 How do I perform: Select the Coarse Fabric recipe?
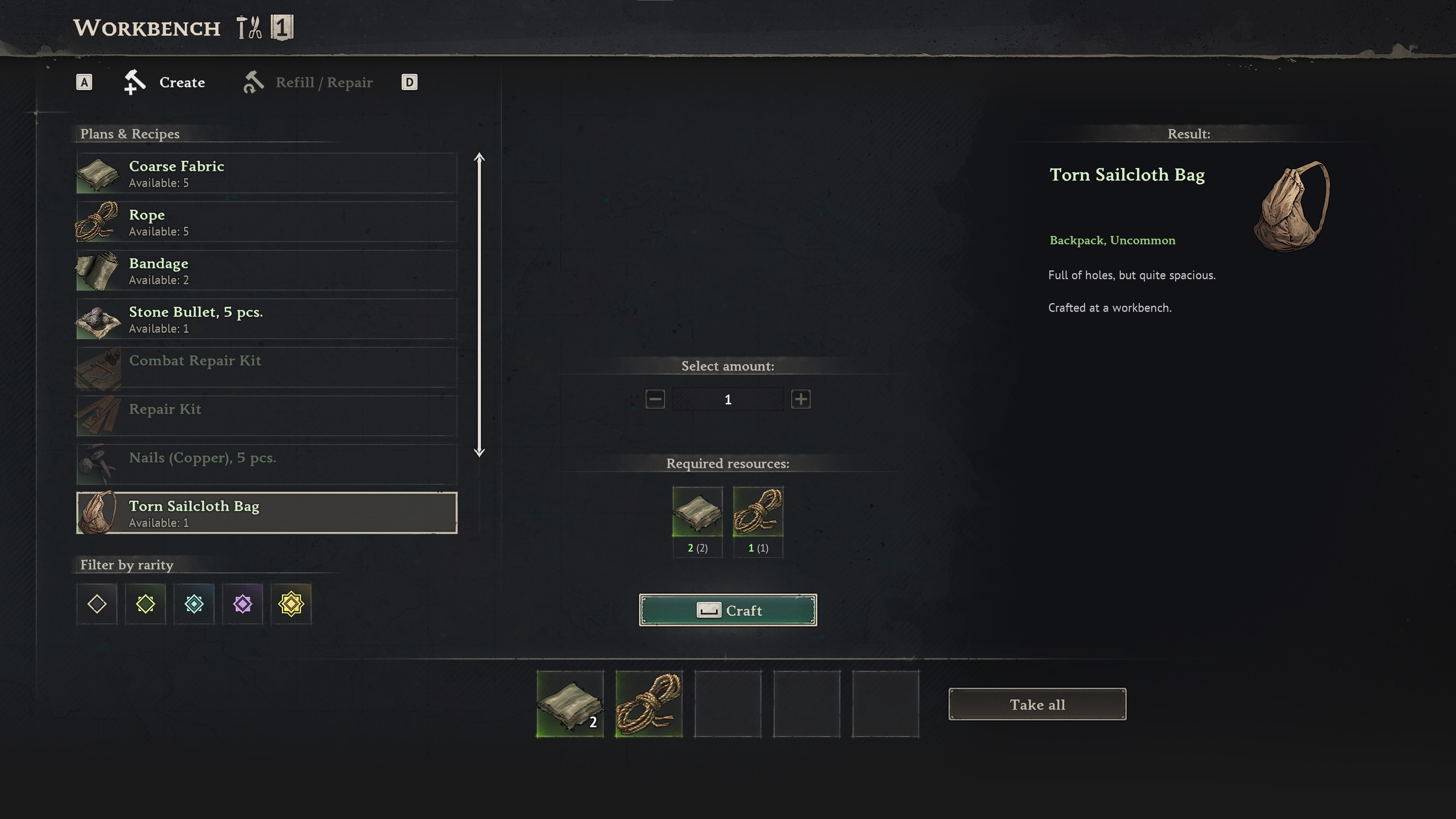(x=266, y=173)
